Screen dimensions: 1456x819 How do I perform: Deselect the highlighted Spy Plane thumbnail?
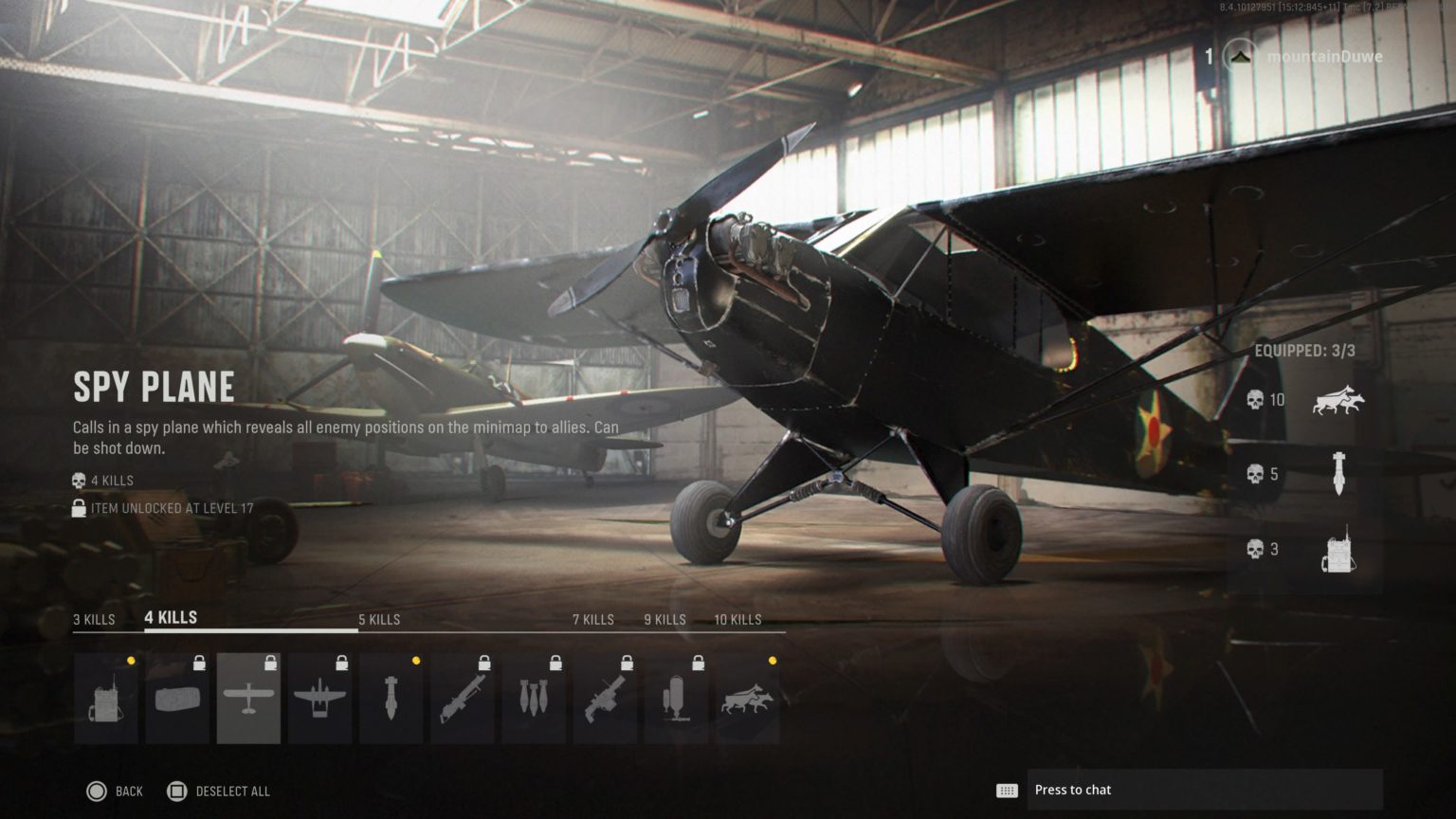tap(248, 697)
